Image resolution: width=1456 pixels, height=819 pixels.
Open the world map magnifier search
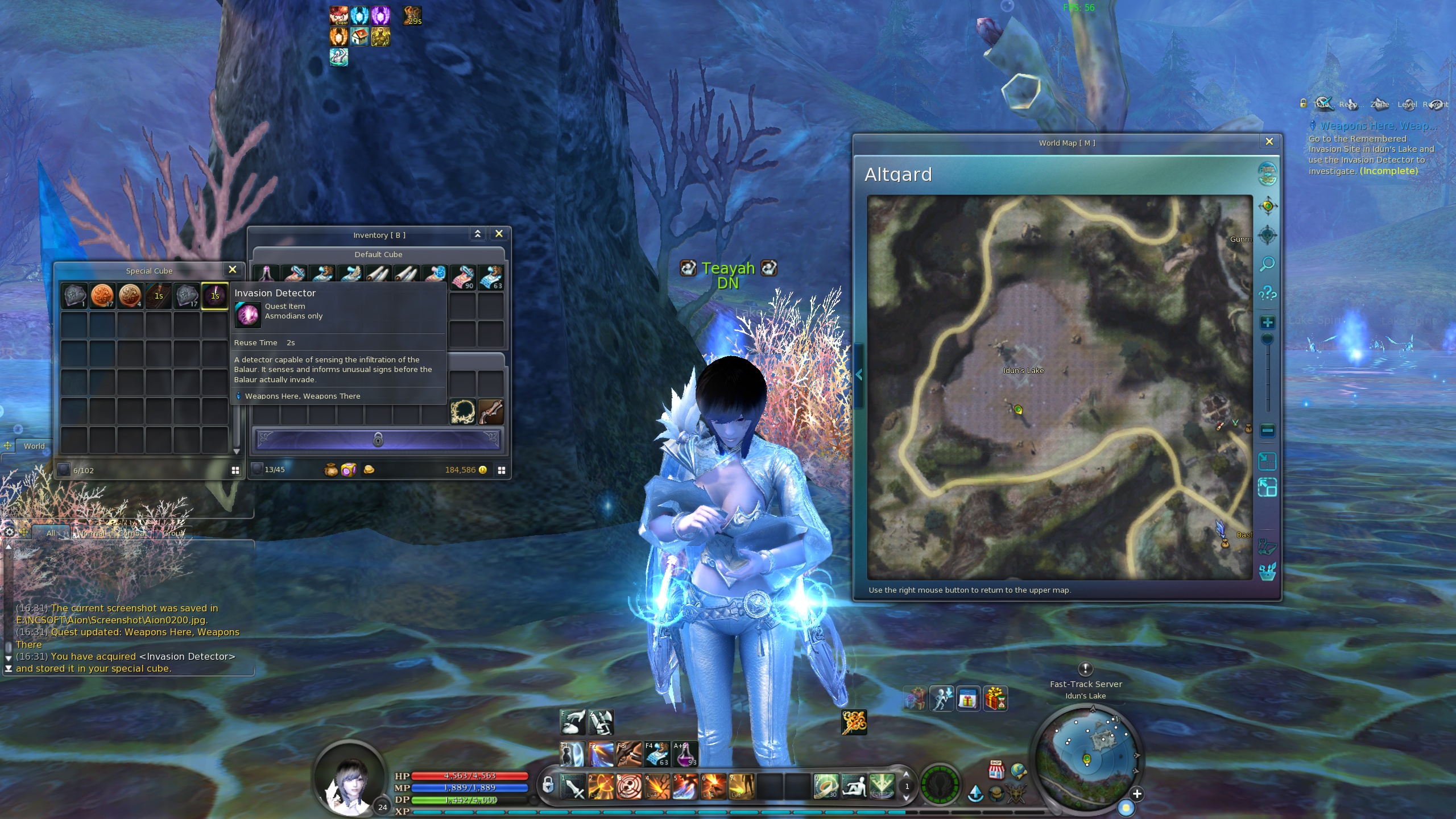(1267, 264)
